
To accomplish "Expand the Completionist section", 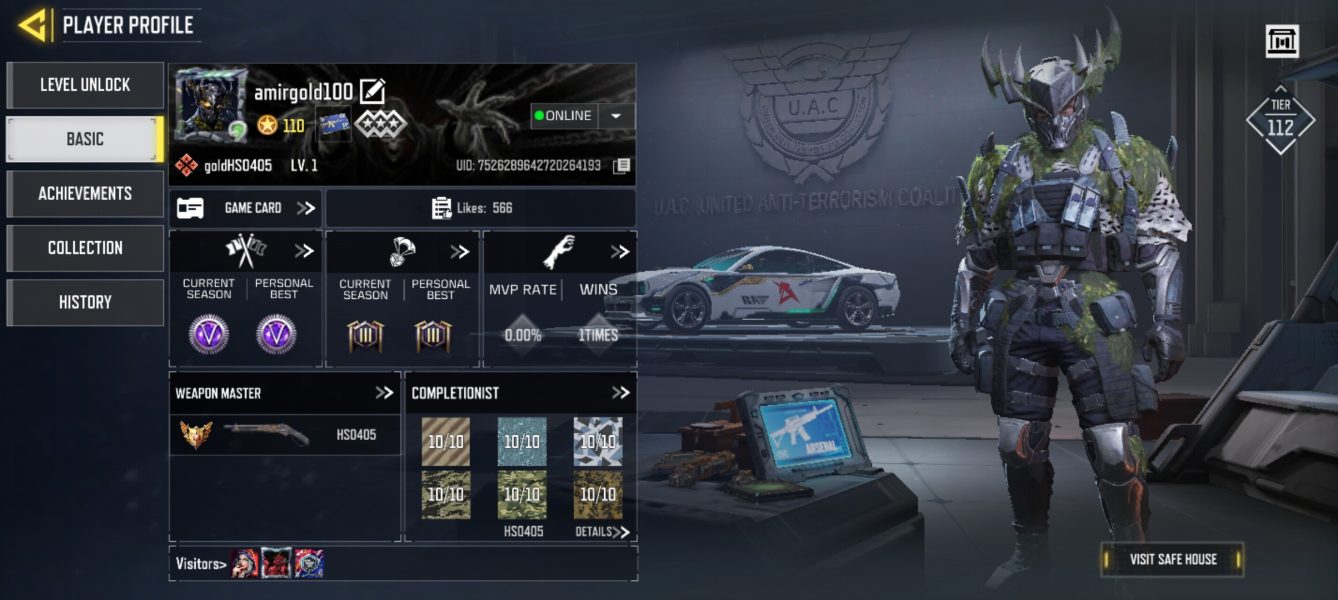I will 620,393.
